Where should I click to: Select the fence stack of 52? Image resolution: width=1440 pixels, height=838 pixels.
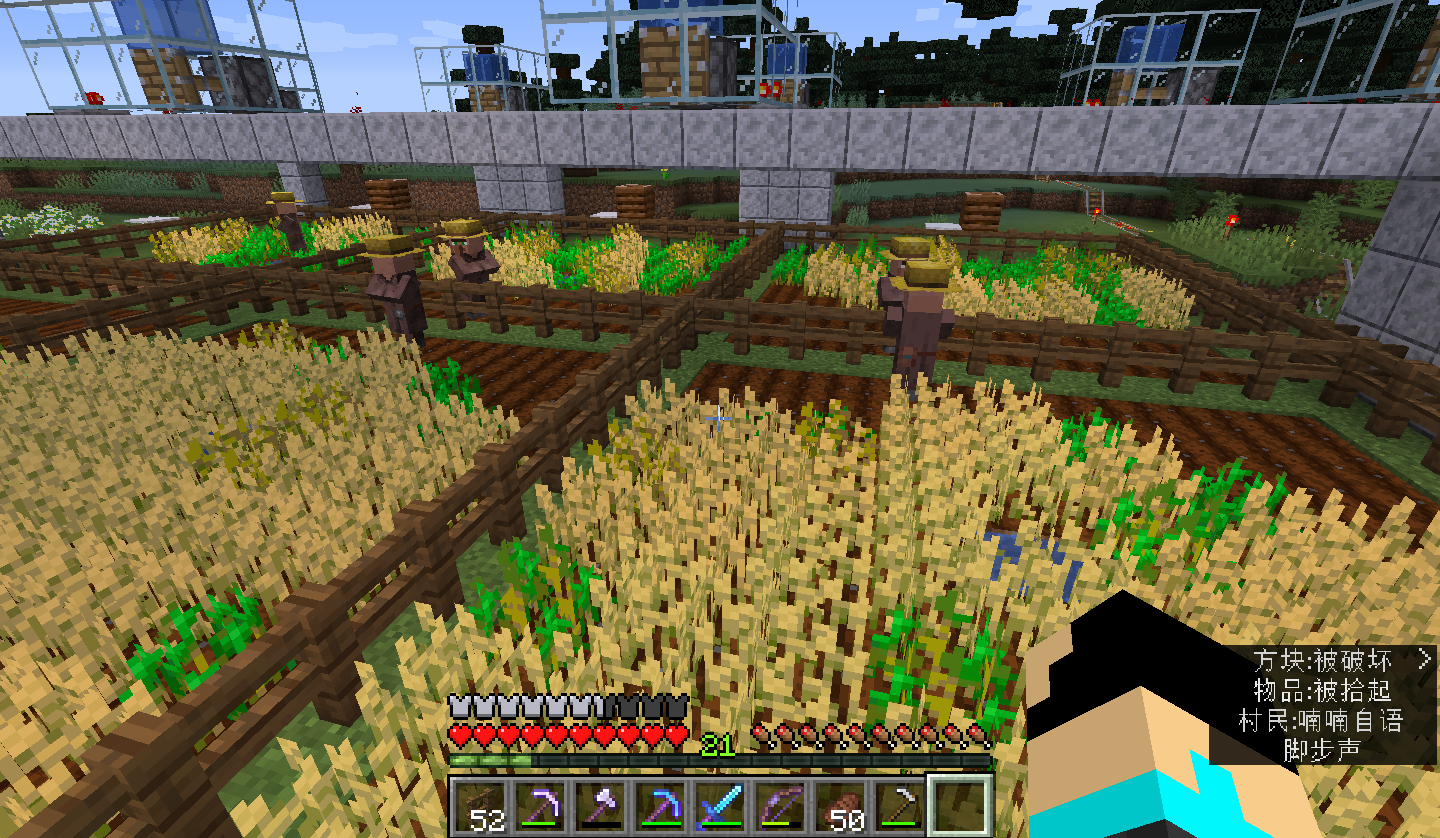point(481,806)
